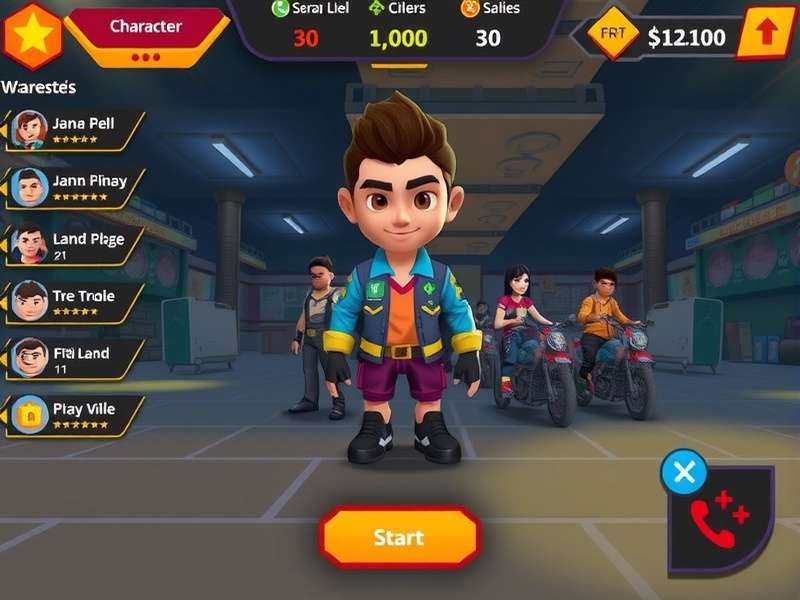Select the locked Play Ville entry
The image size is (800, 600).
pyautogui.click(x=75, y=414)
